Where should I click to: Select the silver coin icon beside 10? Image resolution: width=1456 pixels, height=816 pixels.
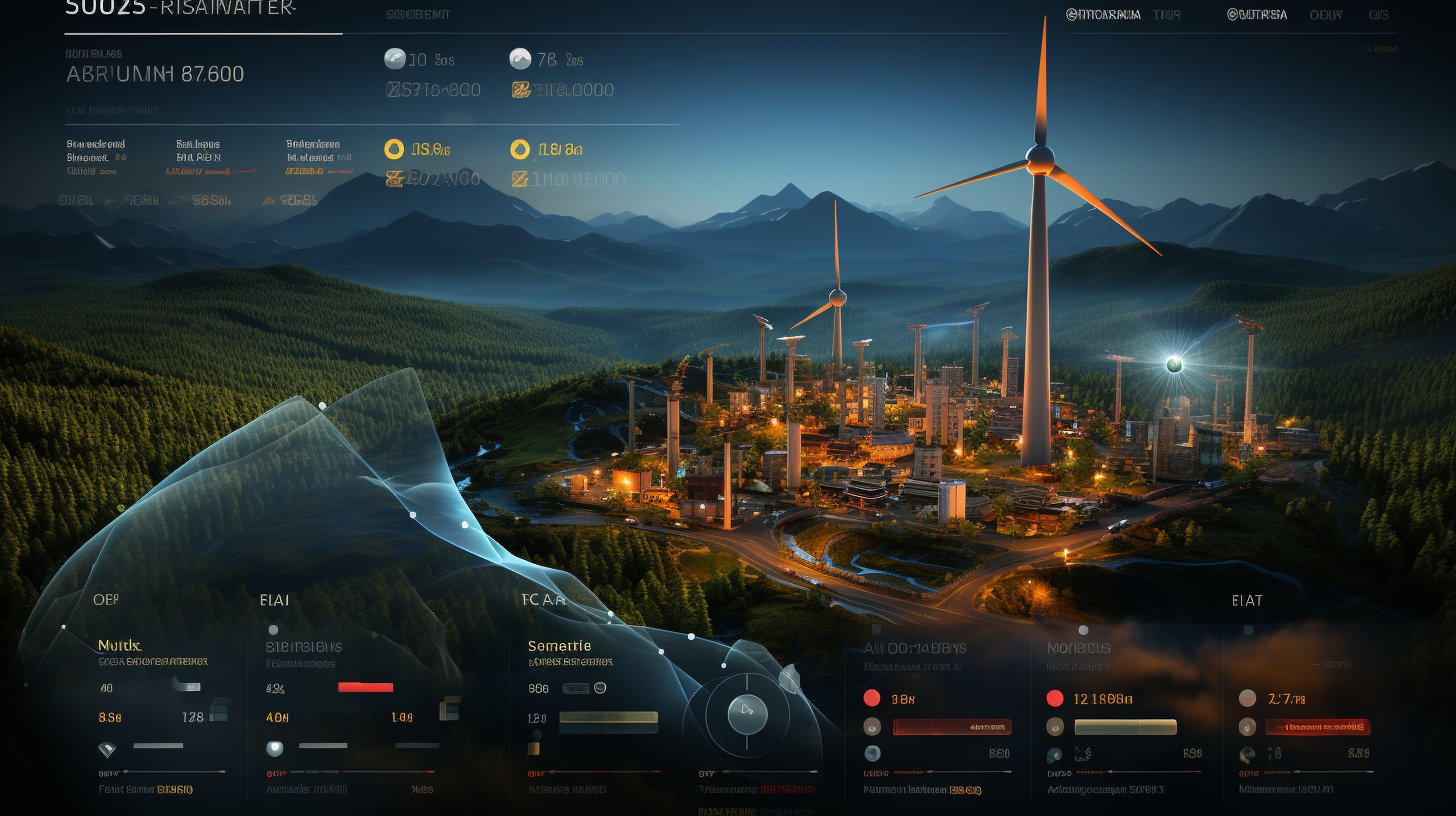click(x=395, y=59)
